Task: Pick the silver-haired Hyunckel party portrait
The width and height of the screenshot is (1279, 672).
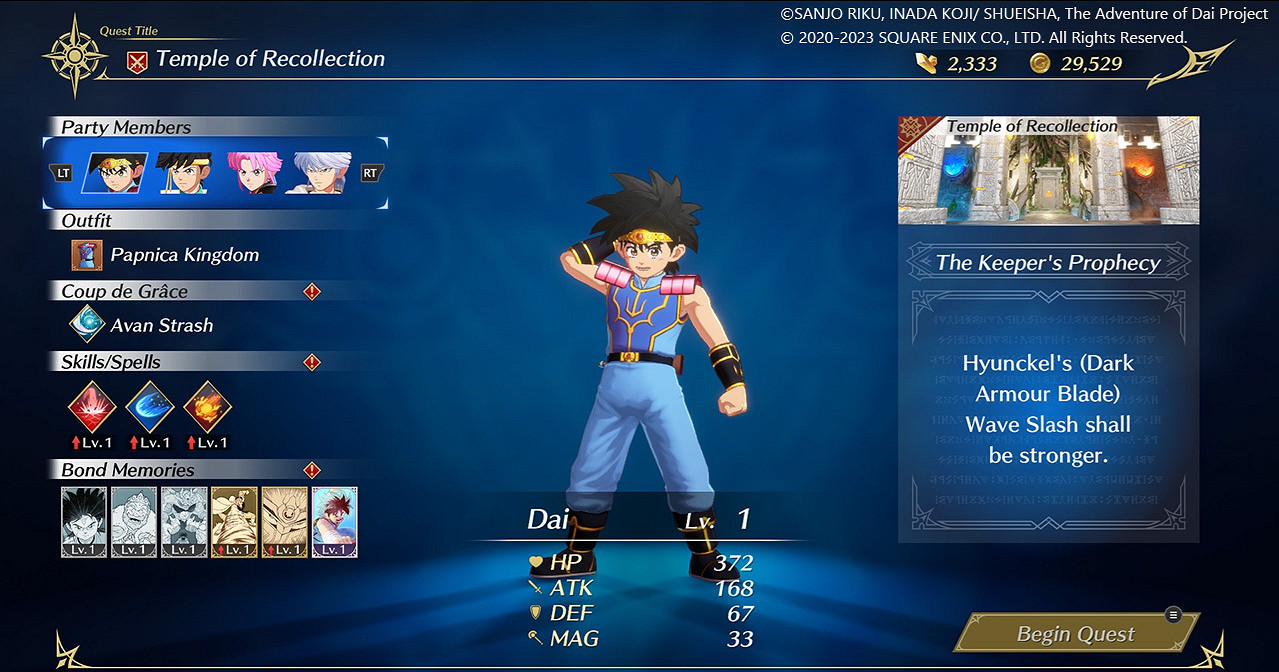Action: tap(321, 173)
